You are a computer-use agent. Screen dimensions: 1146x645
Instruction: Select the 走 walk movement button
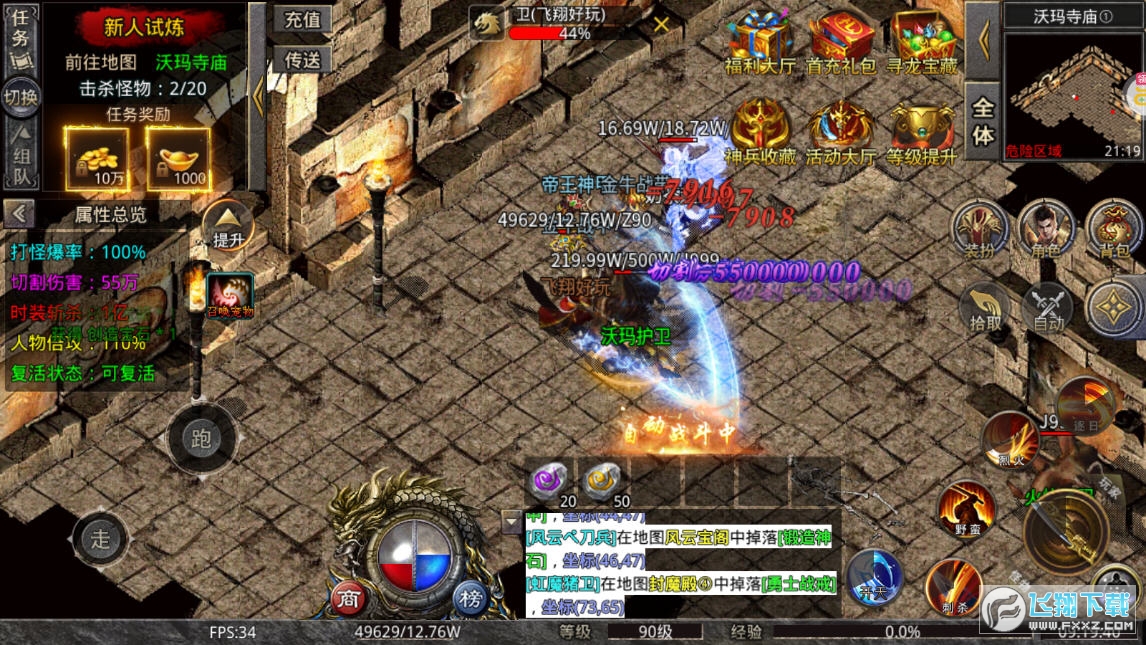point(100,539)
